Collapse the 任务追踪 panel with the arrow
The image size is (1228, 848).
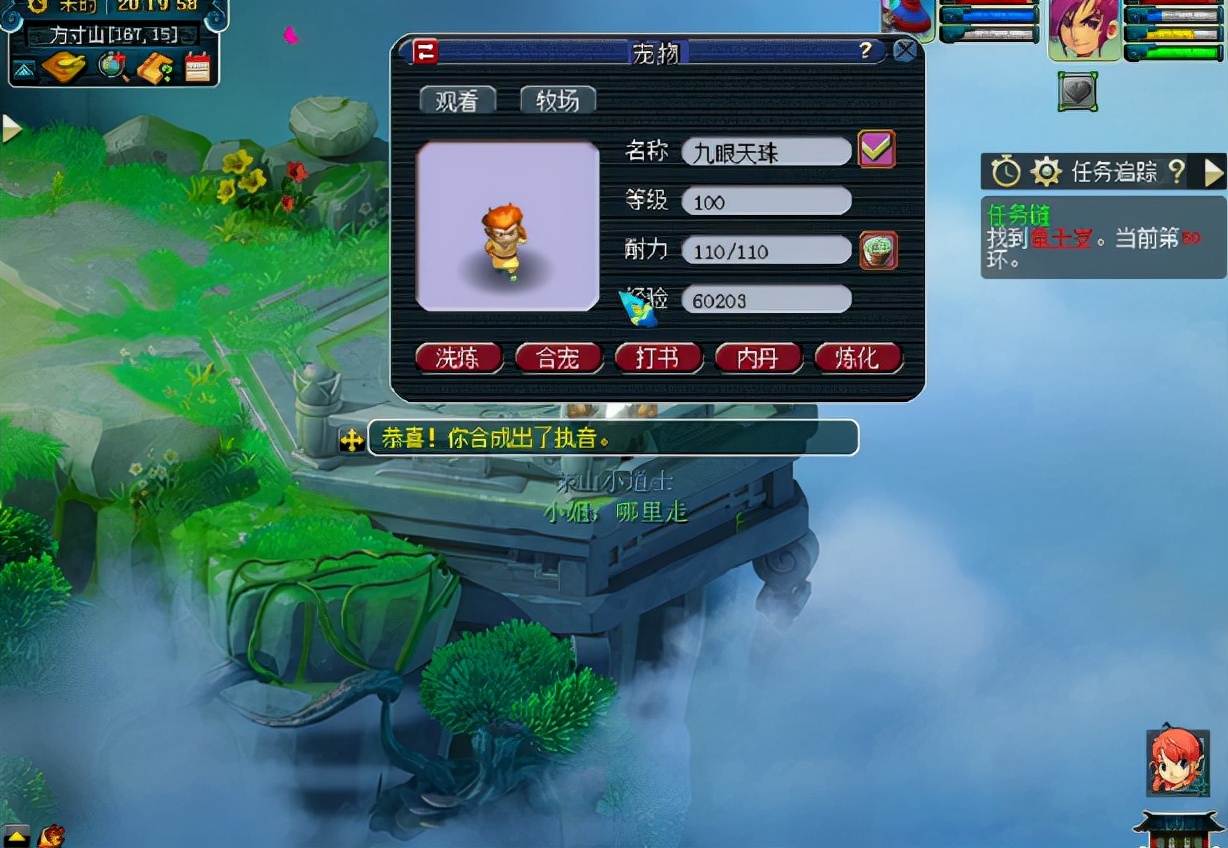pos(1213,172)
